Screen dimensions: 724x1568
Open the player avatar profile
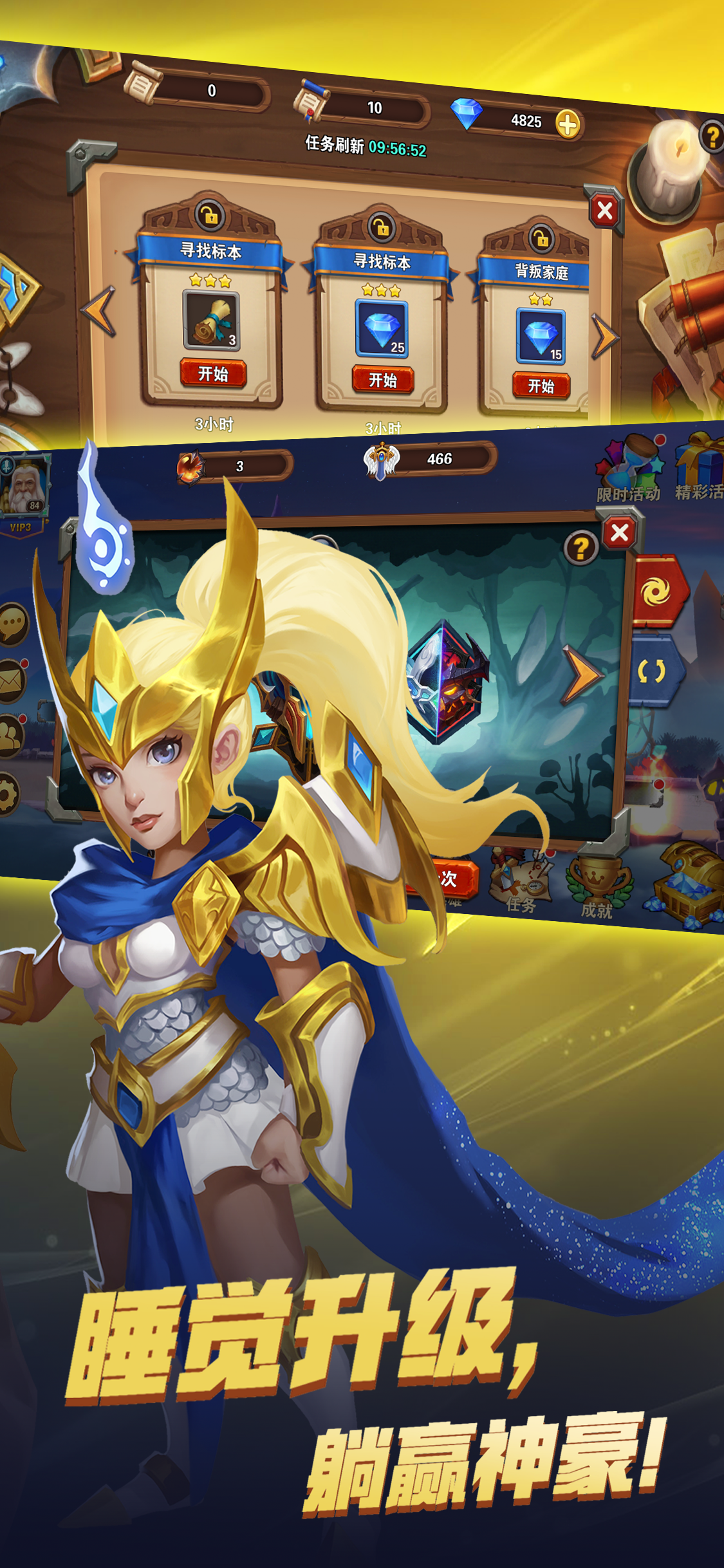[24, 487]
